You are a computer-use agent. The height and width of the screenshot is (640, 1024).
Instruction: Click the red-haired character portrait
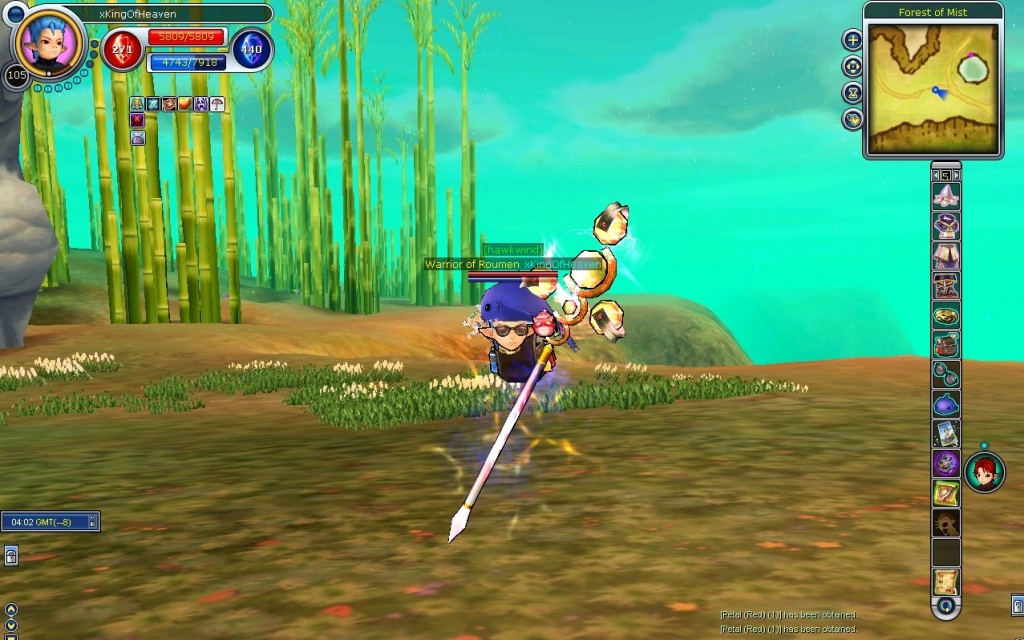(x=984, y=472)
